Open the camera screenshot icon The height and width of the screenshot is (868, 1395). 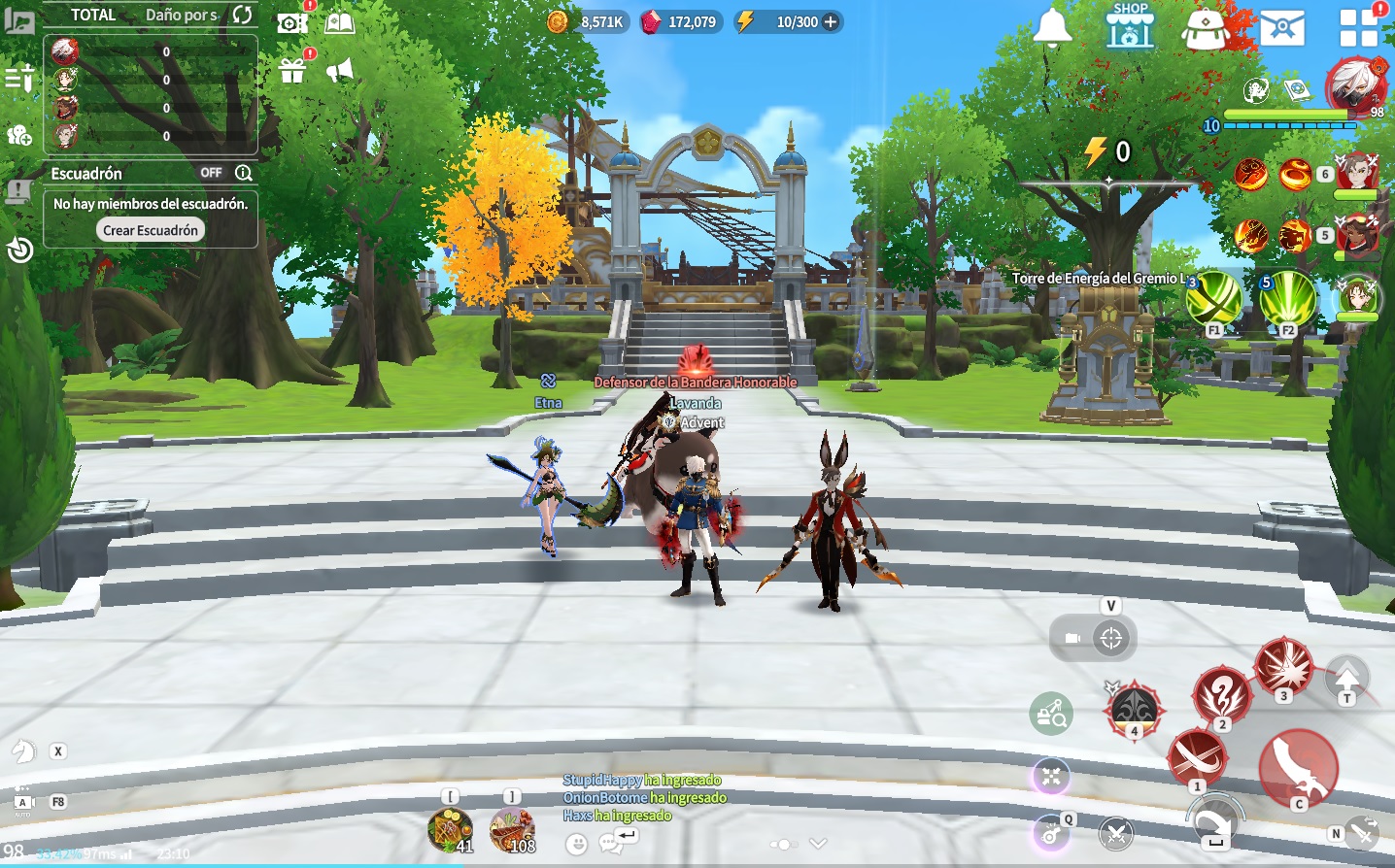[x=291, y=22]
